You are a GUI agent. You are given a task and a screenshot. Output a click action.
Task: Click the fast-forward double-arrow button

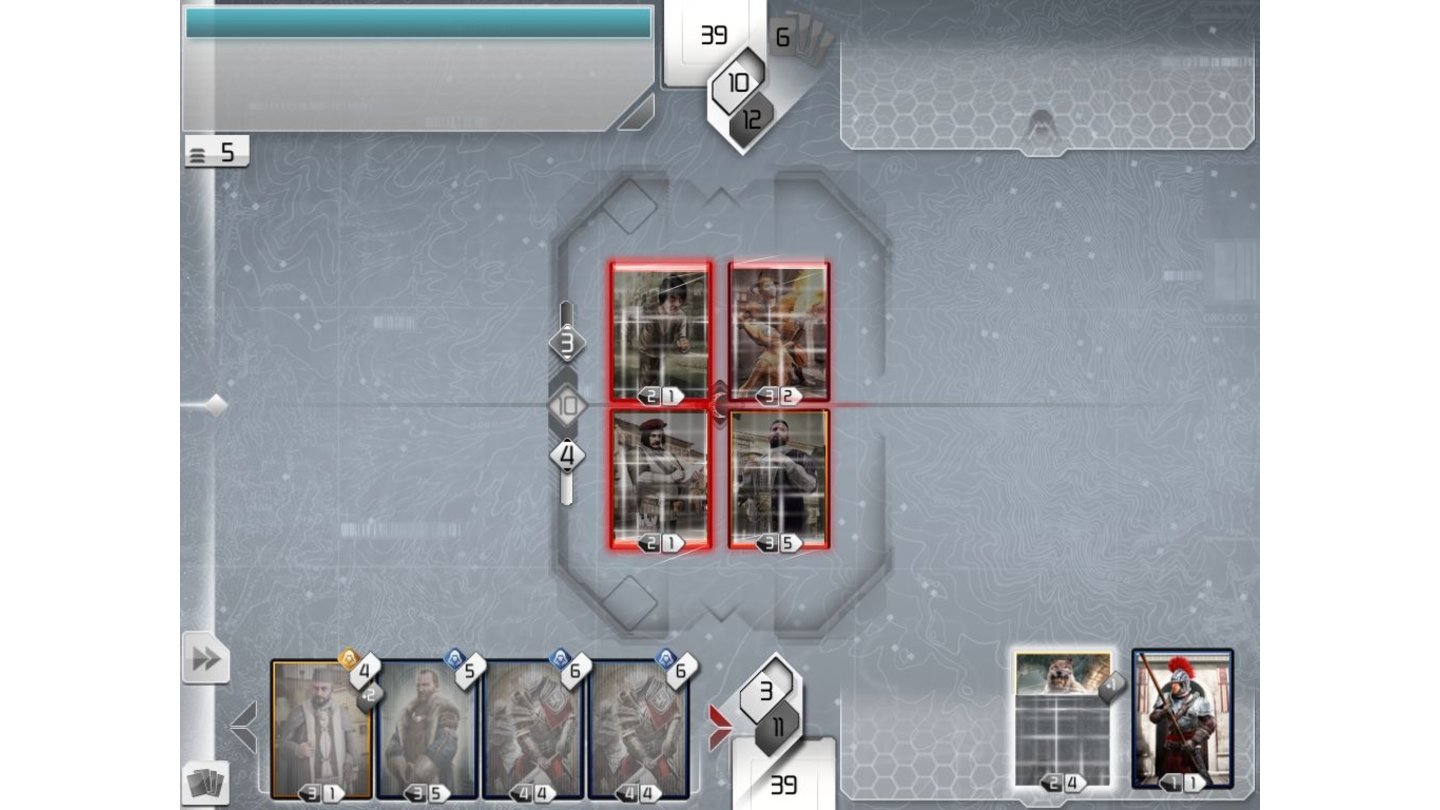(x=205, y=659)
